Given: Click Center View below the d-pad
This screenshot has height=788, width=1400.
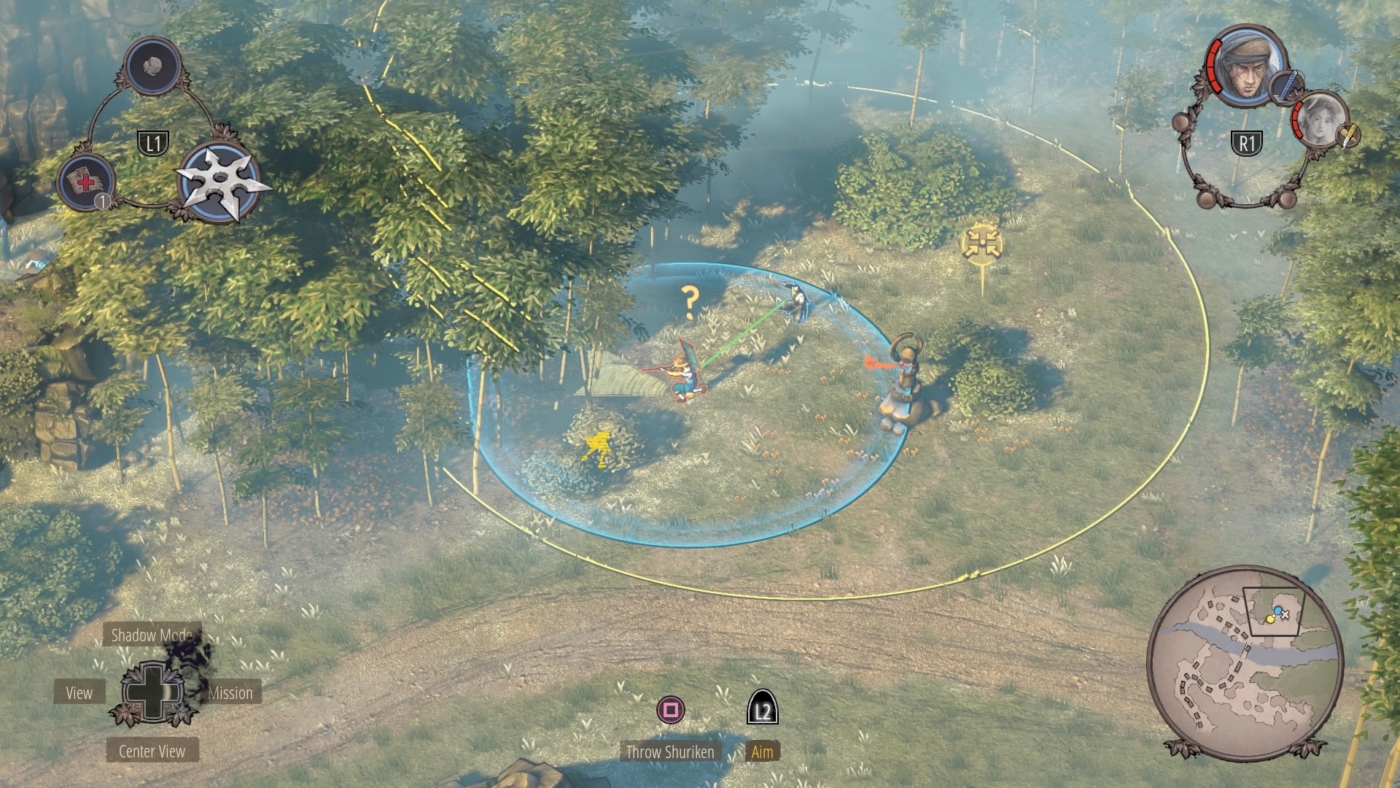Looking at the screenshot, I should click(x=152, y=750).
